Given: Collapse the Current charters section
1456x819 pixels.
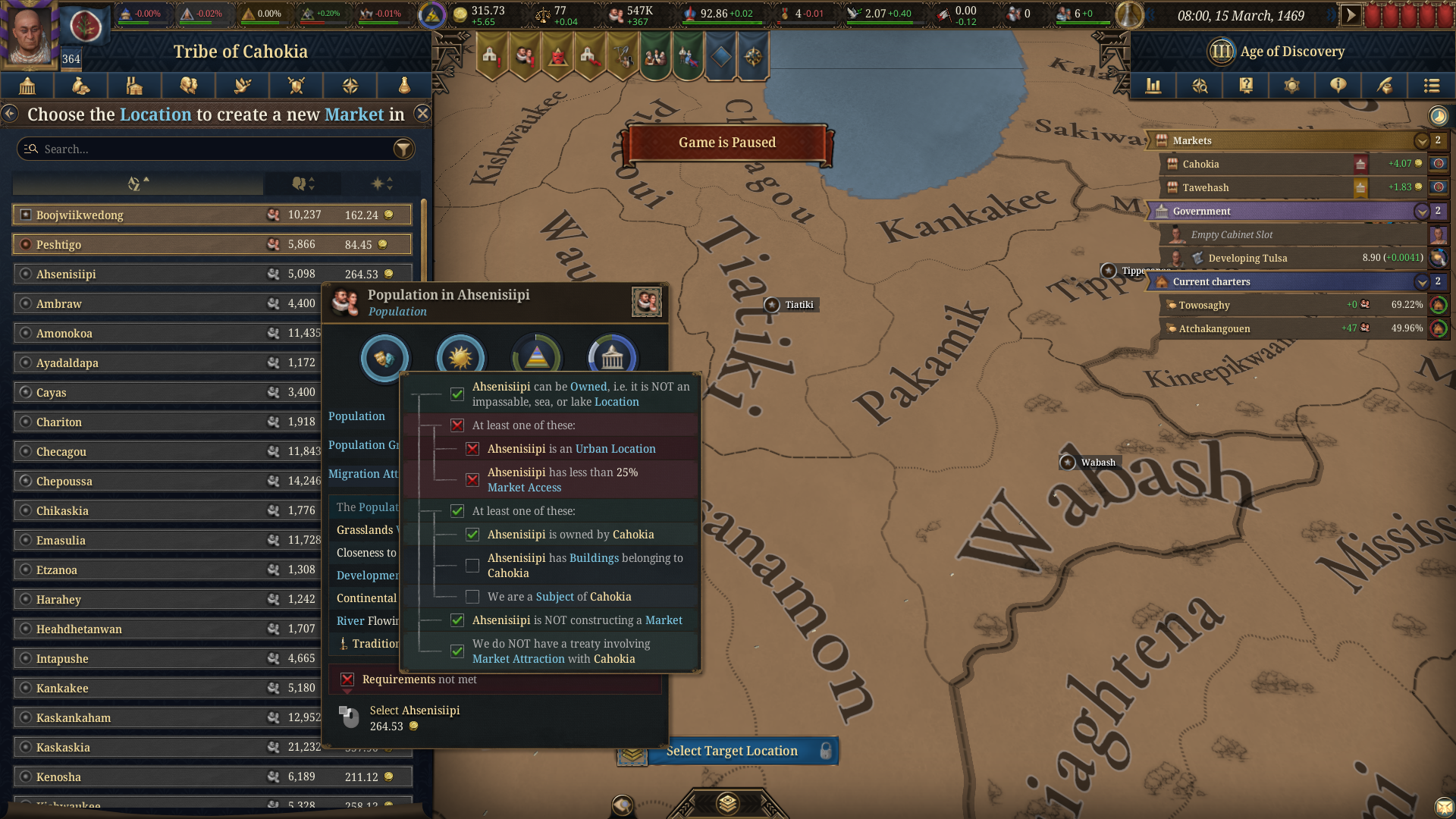Looking at the screenshot, I should pyautogui.click(x=1422, y=281).
